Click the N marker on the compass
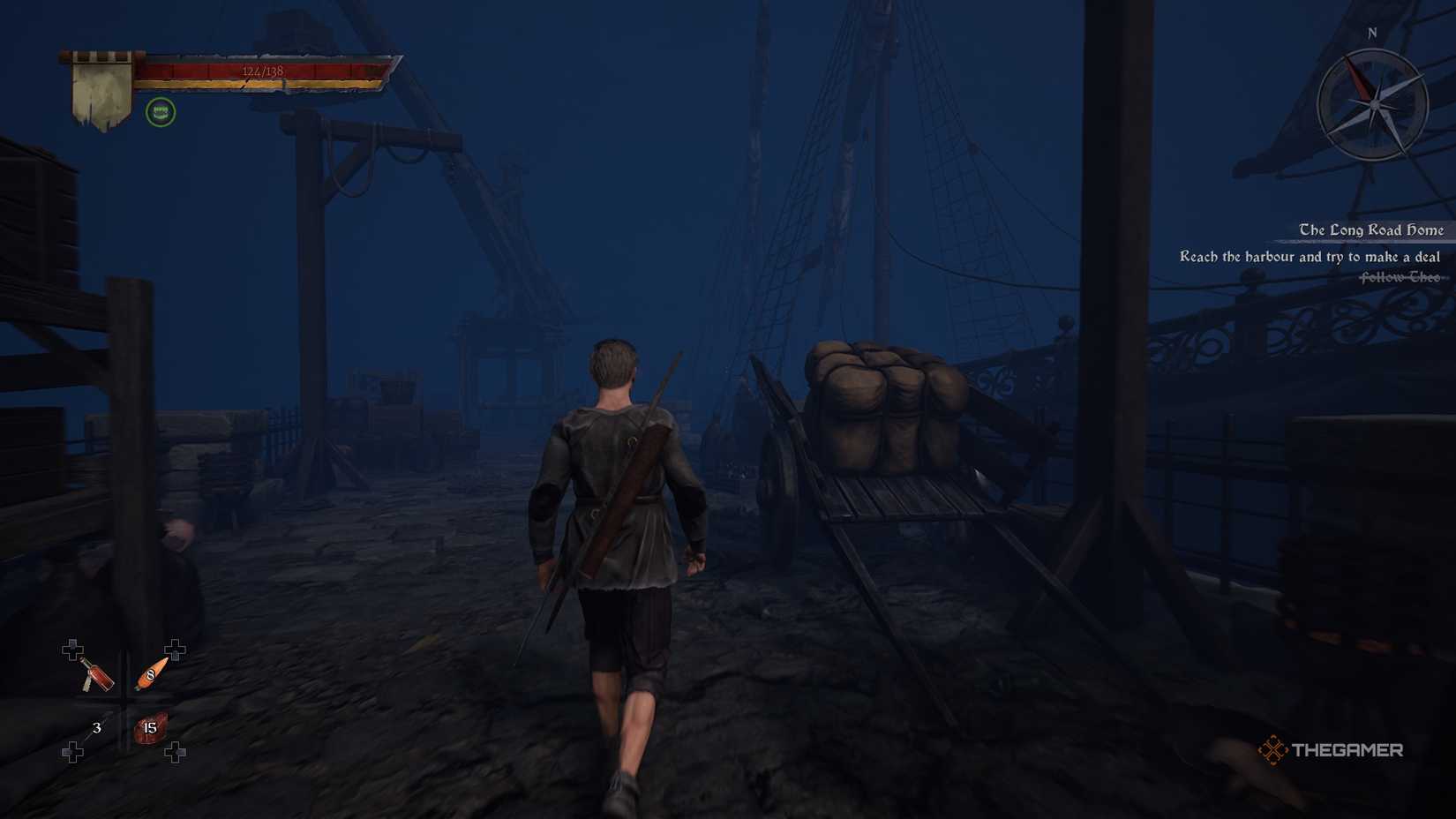 (1370, 33)
